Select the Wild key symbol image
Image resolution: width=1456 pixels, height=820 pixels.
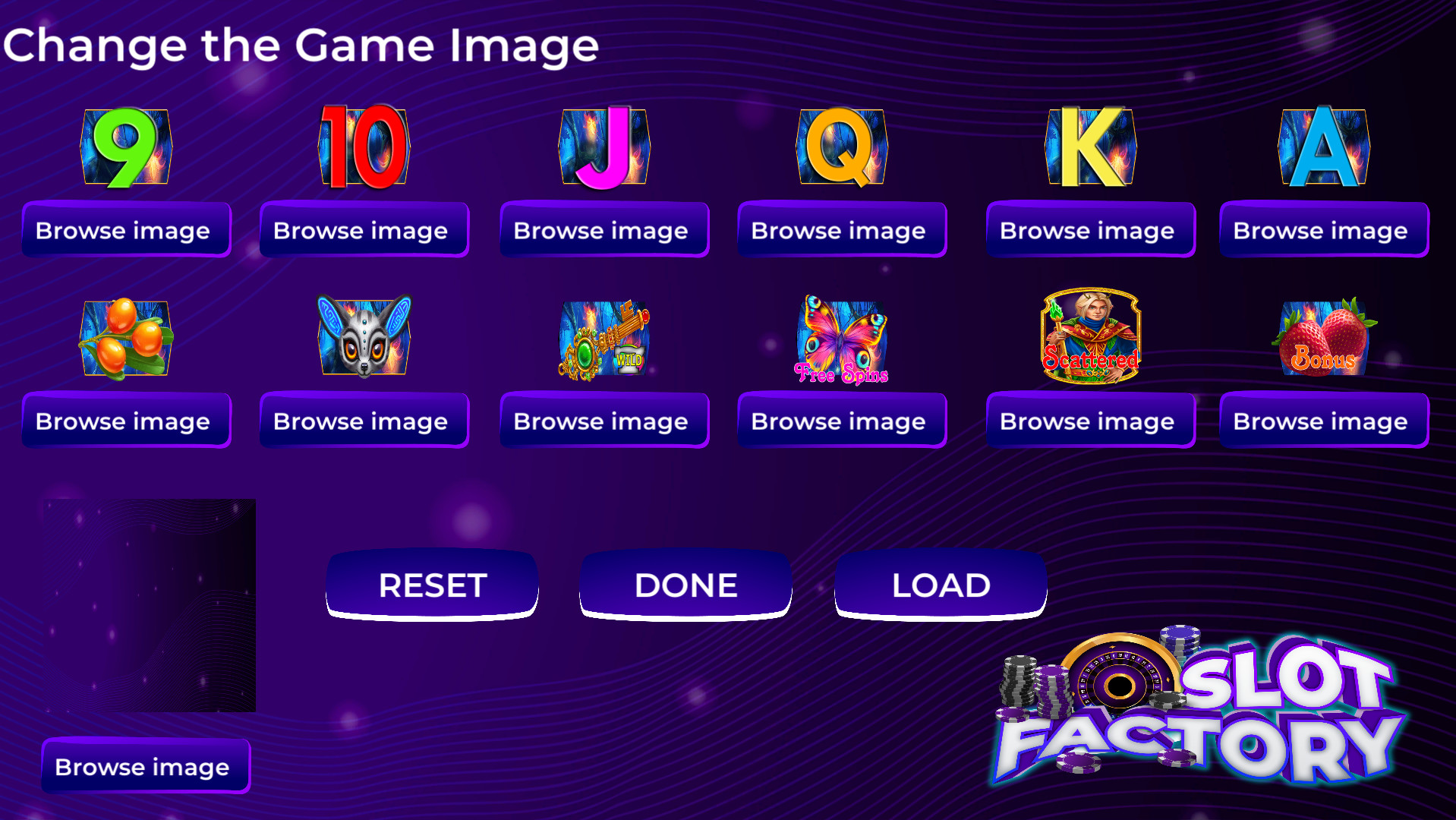point(604,339)
